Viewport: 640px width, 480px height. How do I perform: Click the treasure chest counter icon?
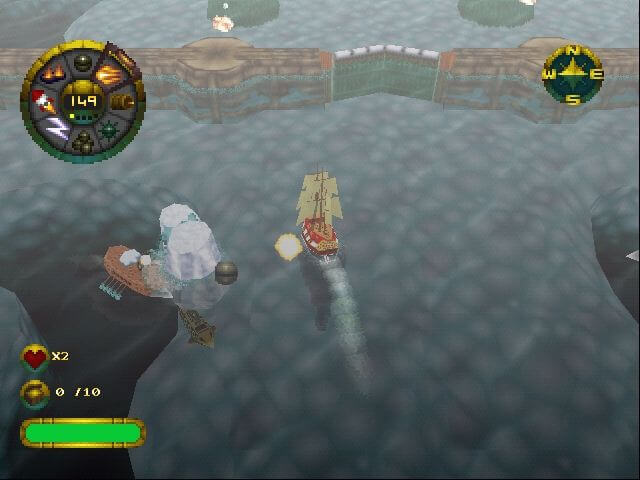pyautogui.click(x=35, y=392)
